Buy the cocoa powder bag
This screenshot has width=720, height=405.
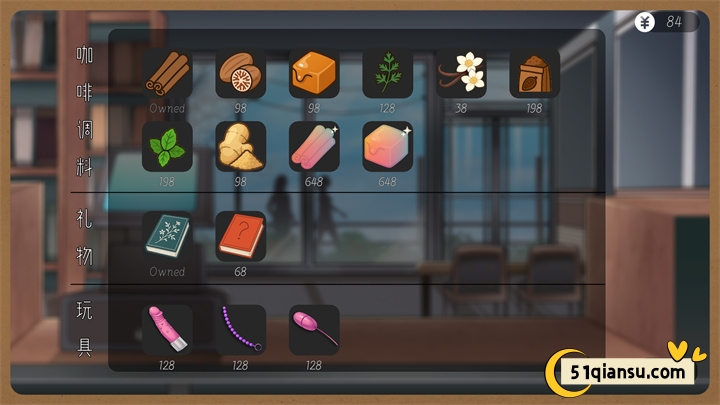click(534, 73)
